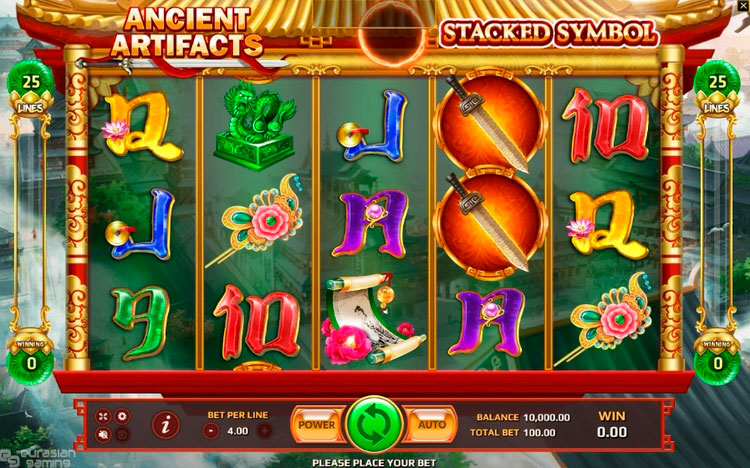Click the right 25 Lines indicator
The height and width of the screenshot is (468, 750).
[x=716, y=87]
